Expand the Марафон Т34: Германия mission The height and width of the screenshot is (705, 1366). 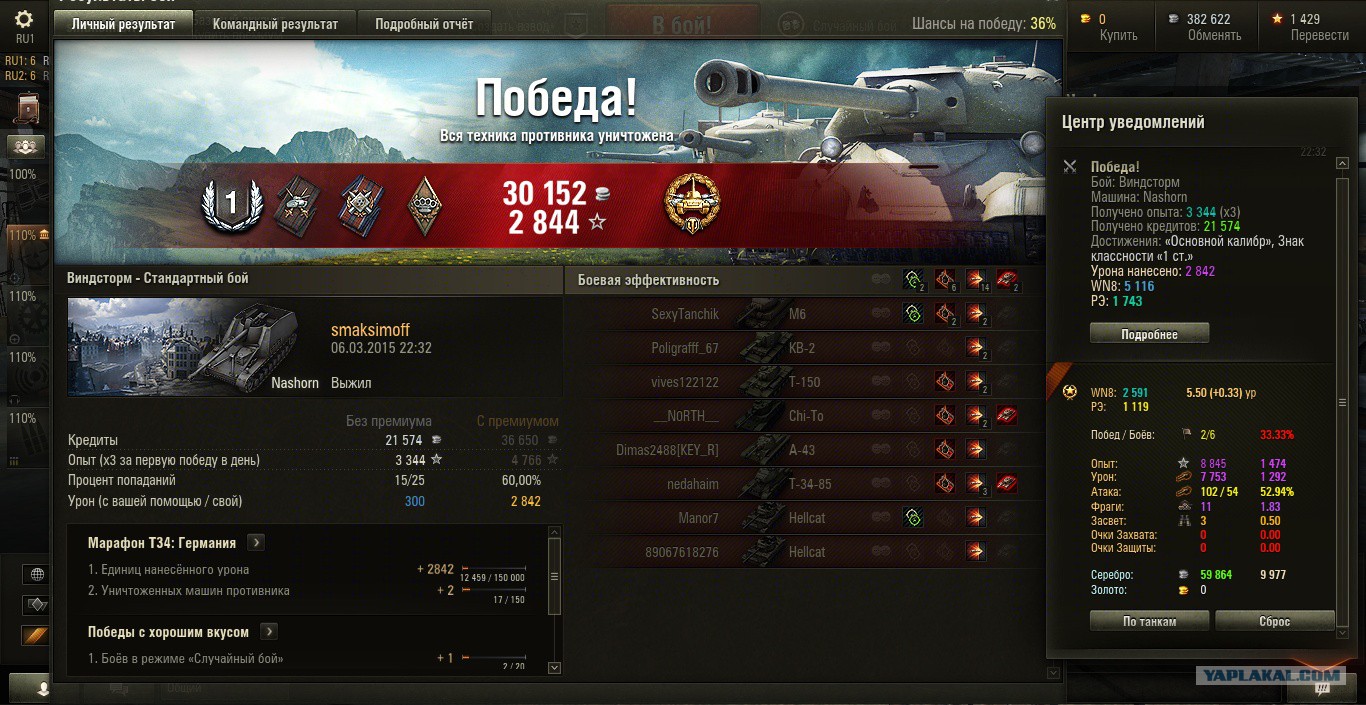click(x=256, y=543)
